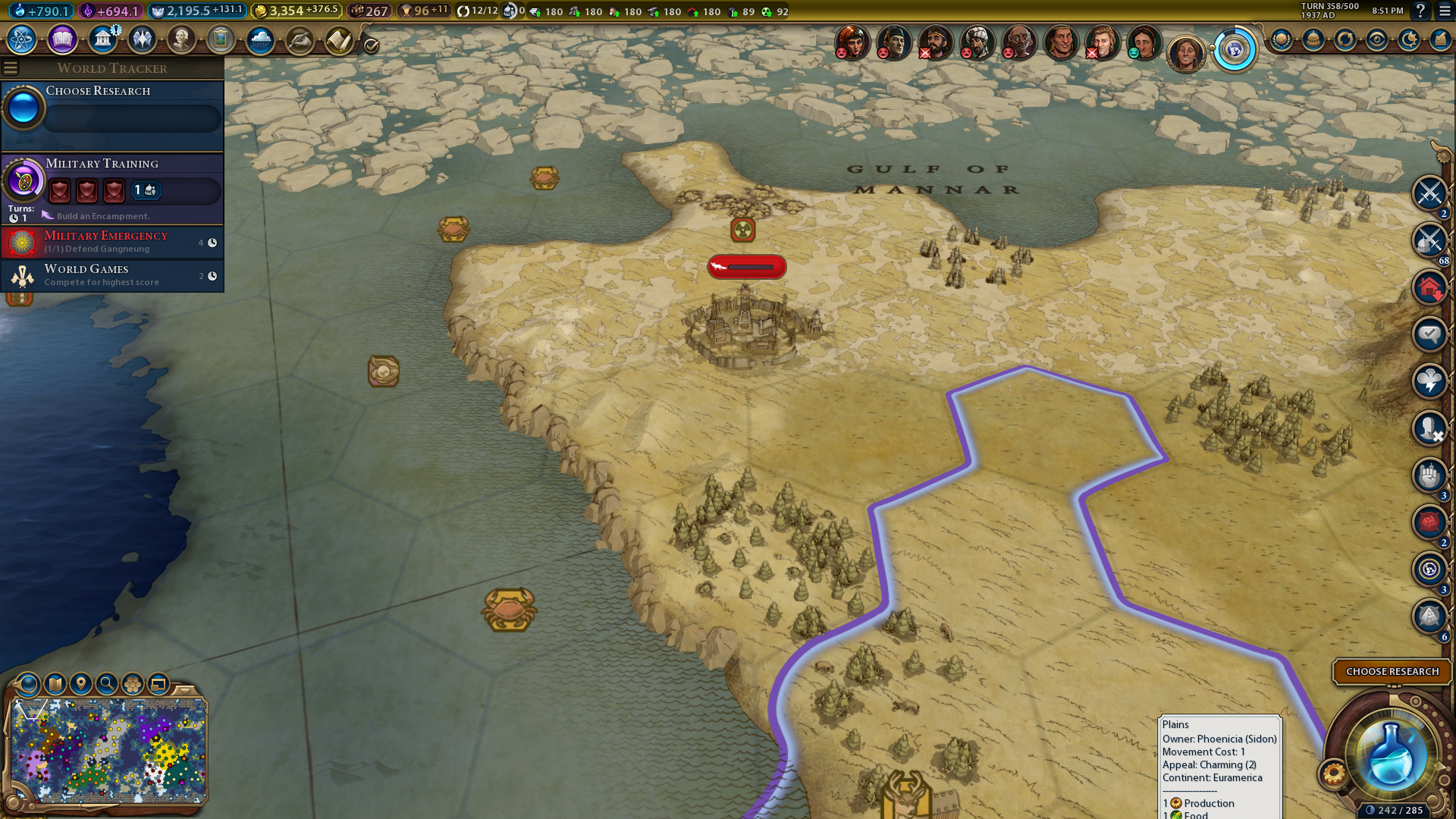This screenshot has height=819, width=1456.
Task: Open the Military Emergency tracker entry
Action: point(112,242)
